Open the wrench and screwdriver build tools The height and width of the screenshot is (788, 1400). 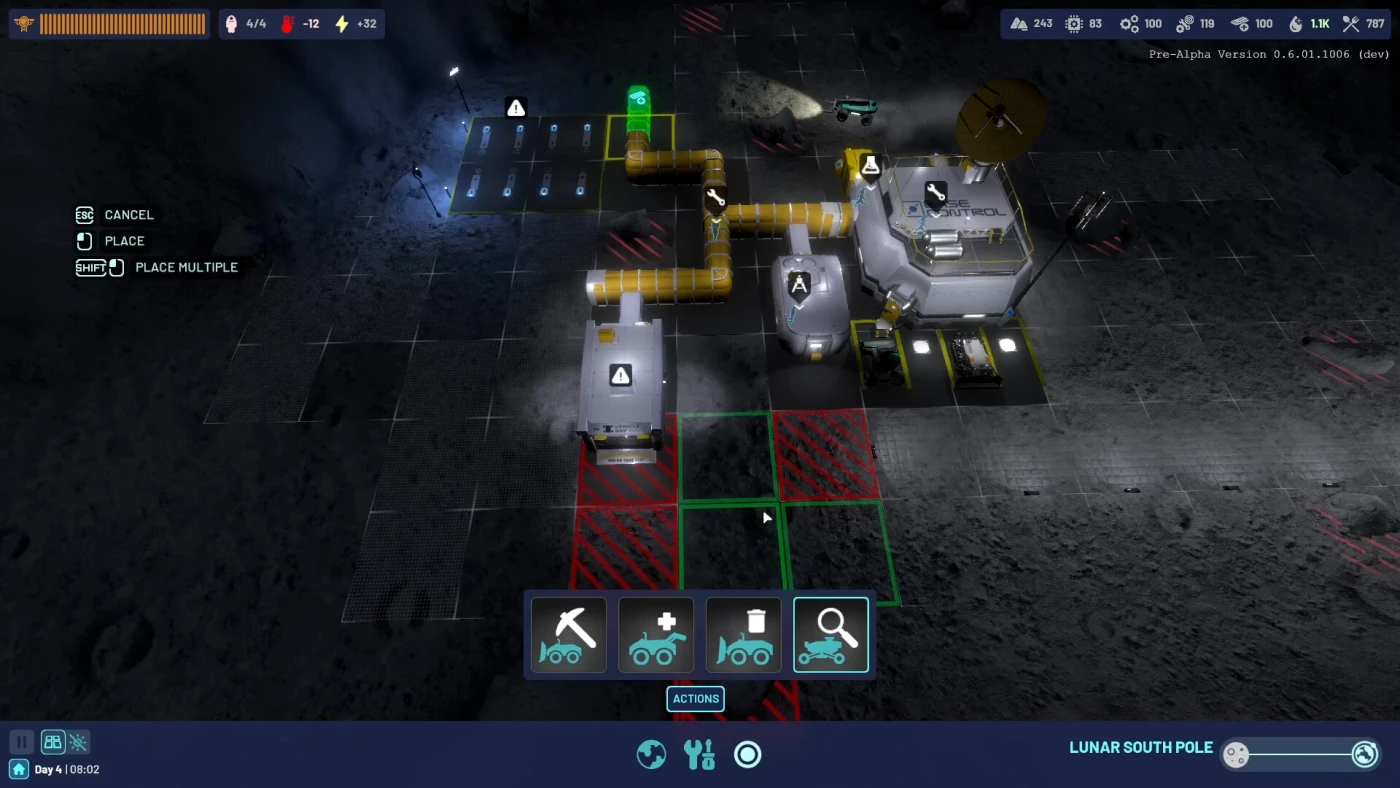pos(699,754)
